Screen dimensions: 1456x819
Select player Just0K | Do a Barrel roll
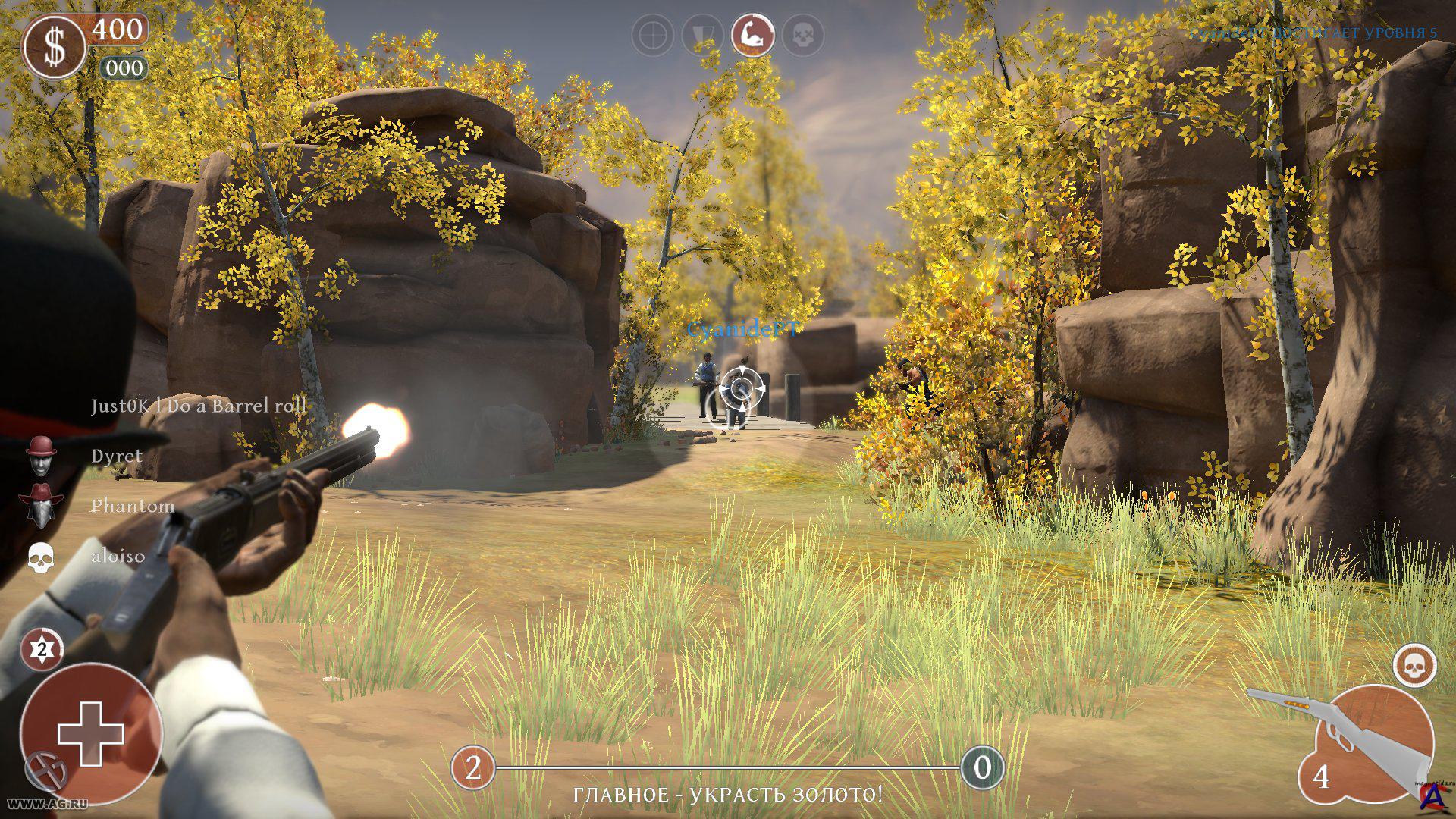click(x=199, y=406)
